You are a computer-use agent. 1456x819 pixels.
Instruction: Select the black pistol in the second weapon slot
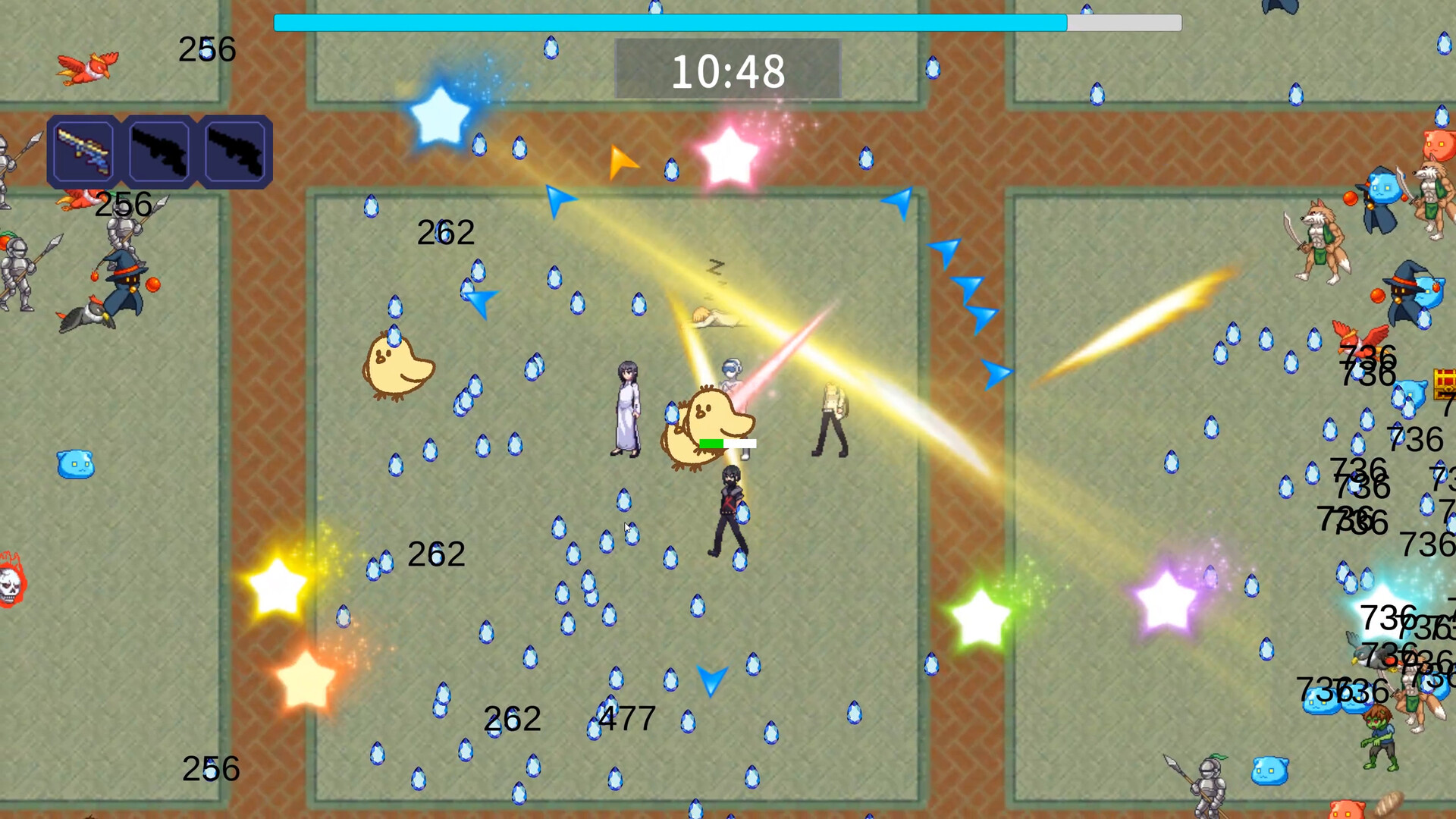click(159, 149)
